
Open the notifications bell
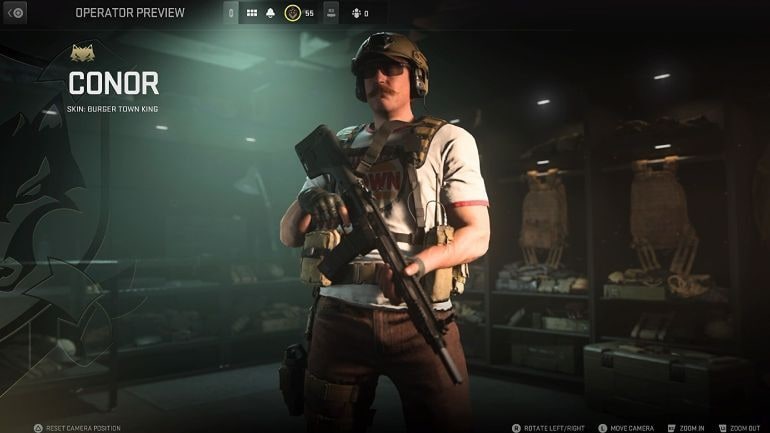tap(270, 13)
